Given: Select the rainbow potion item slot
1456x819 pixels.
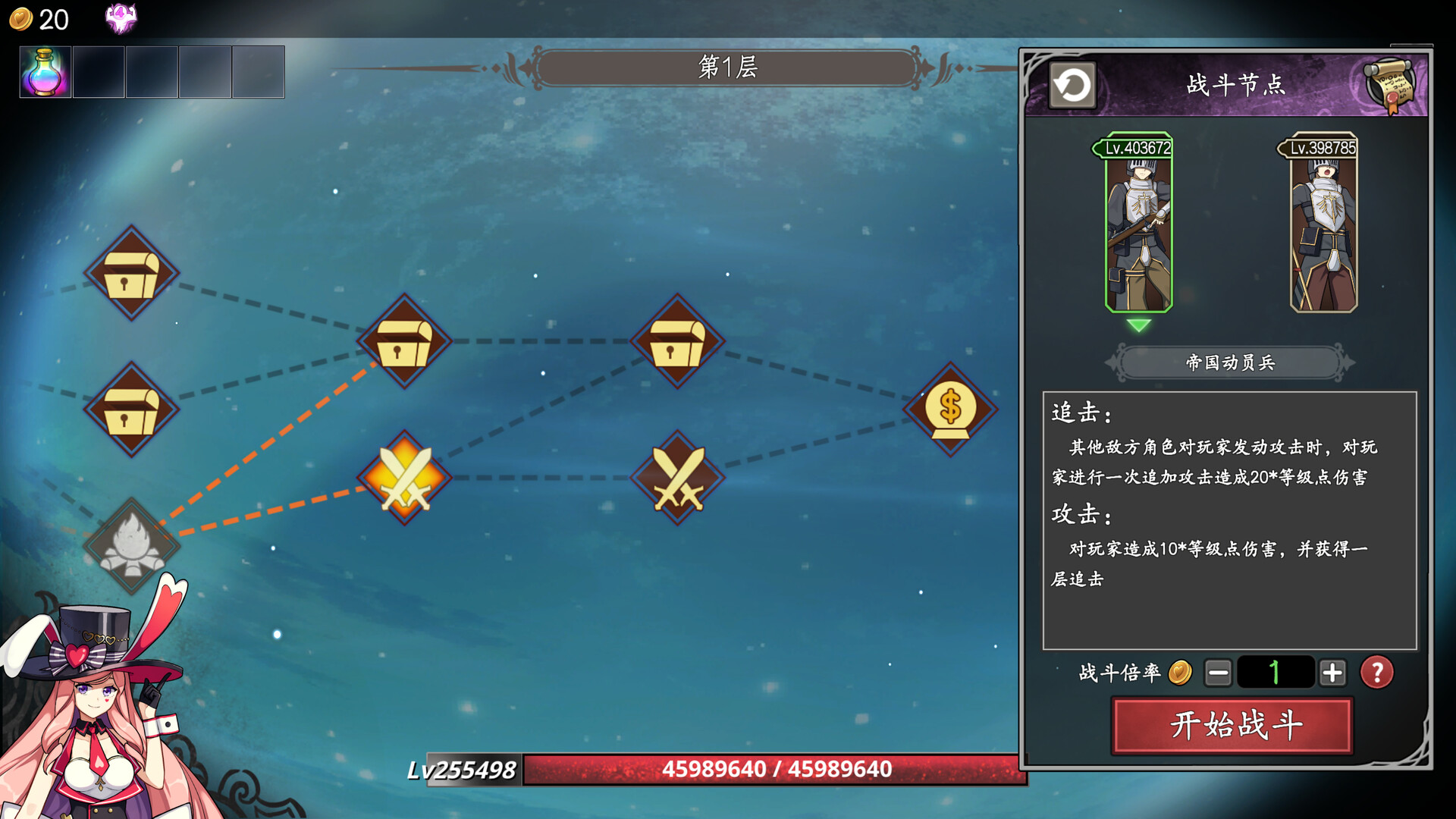Looking at the screenshot, I should point(44,72).
